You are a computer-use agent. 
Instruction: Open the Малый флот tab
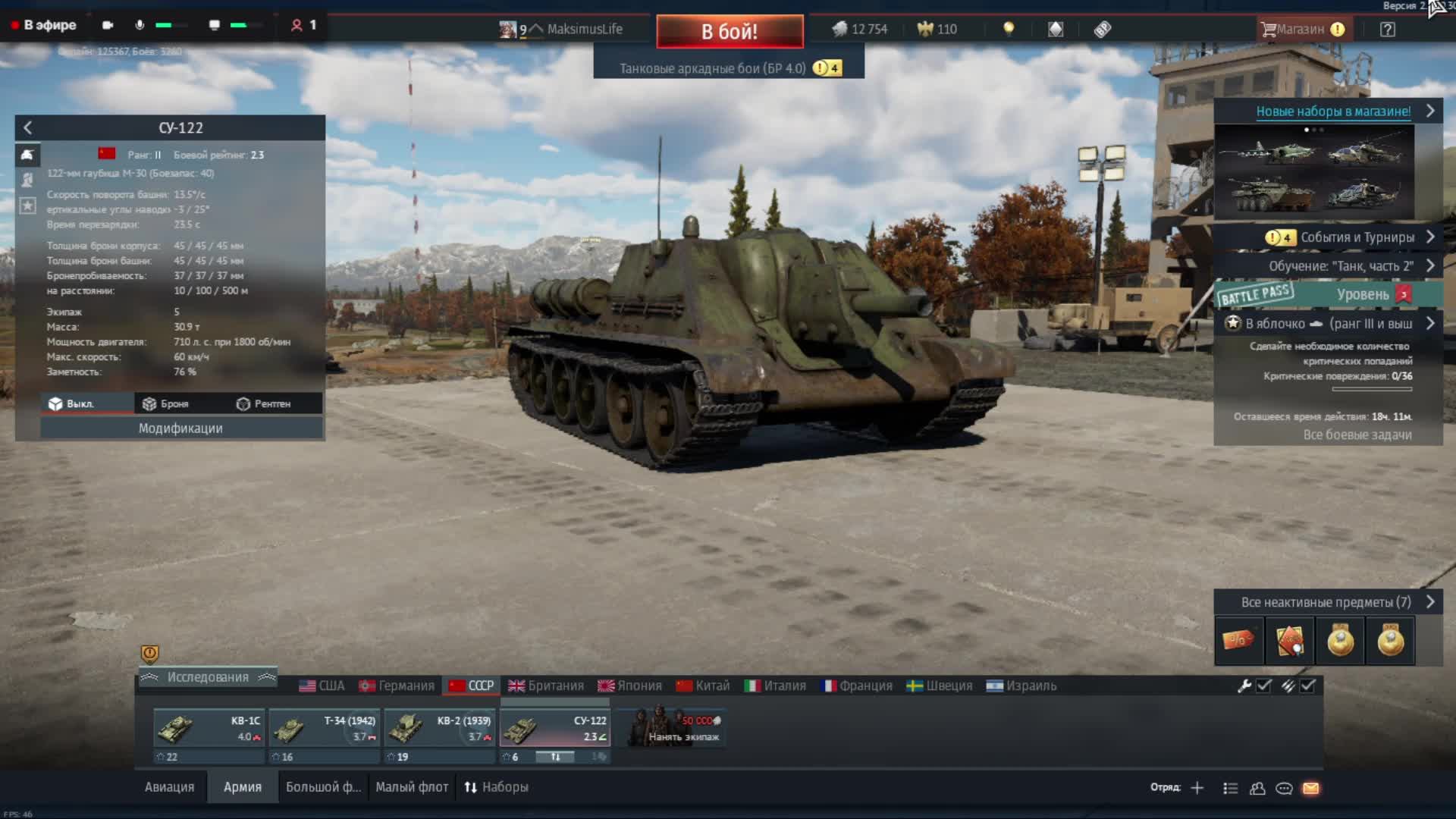[412, 787]
